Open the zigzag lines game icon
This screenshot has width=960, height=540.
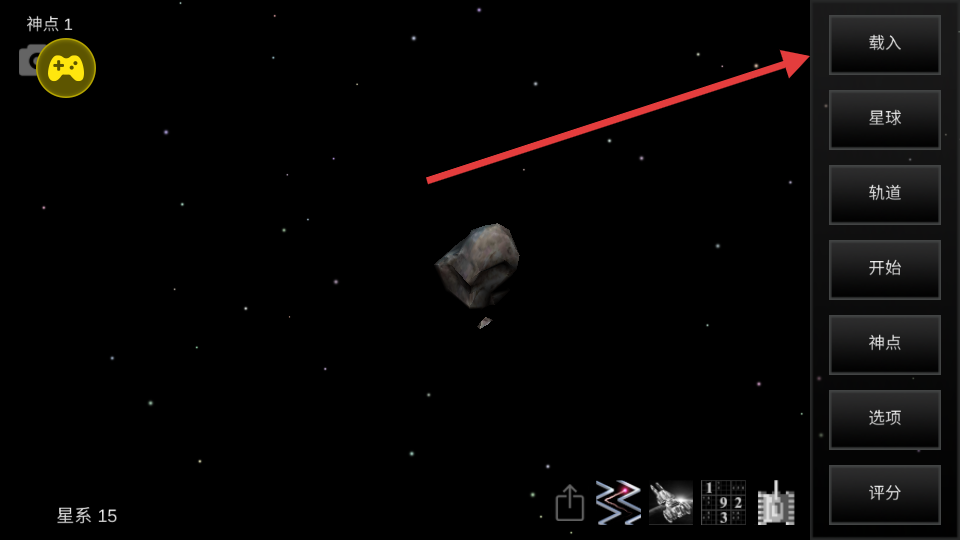tap(619, 502)
